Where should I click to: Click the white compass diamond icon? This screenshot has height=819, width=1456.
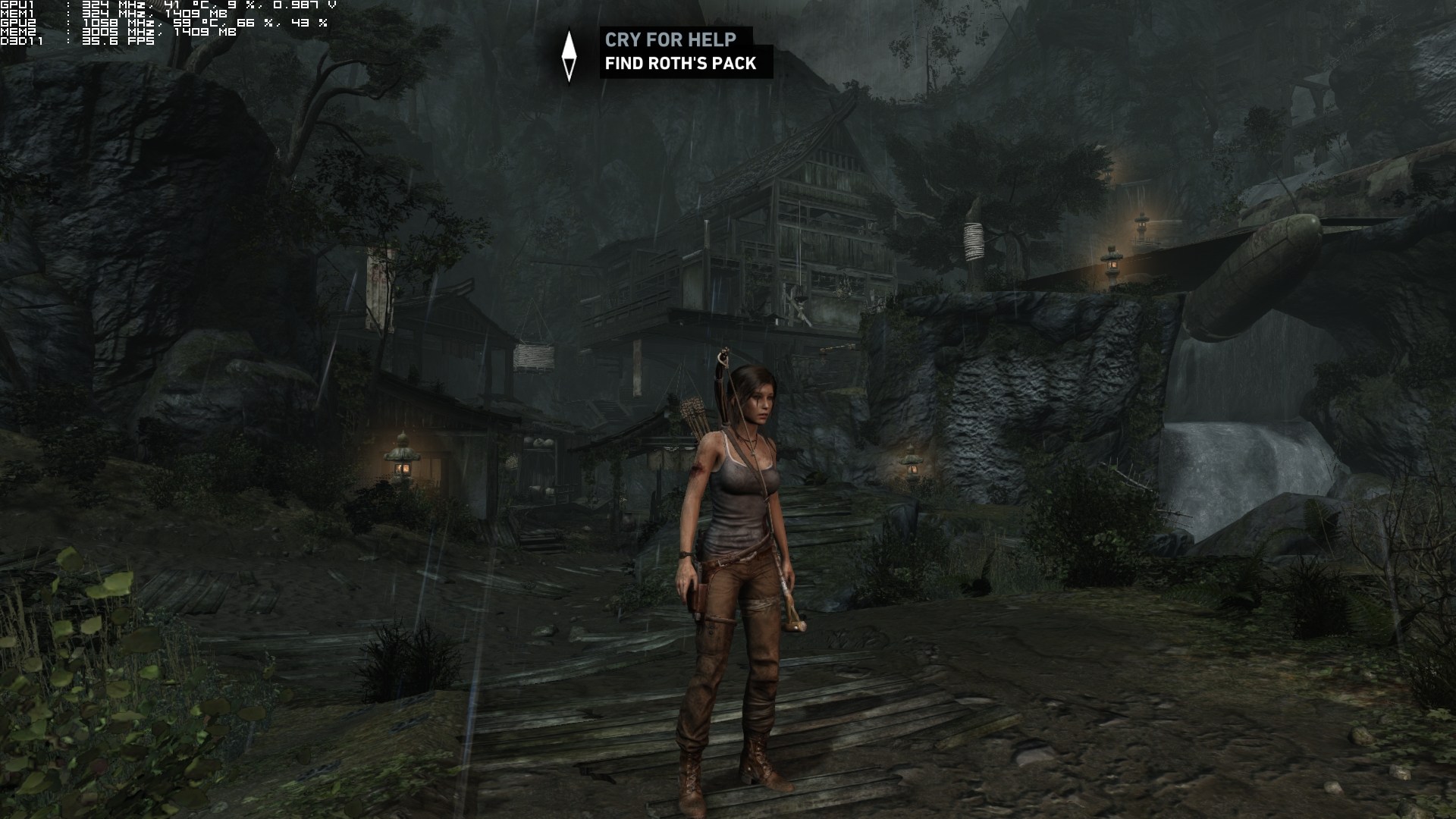click(570, 55)
